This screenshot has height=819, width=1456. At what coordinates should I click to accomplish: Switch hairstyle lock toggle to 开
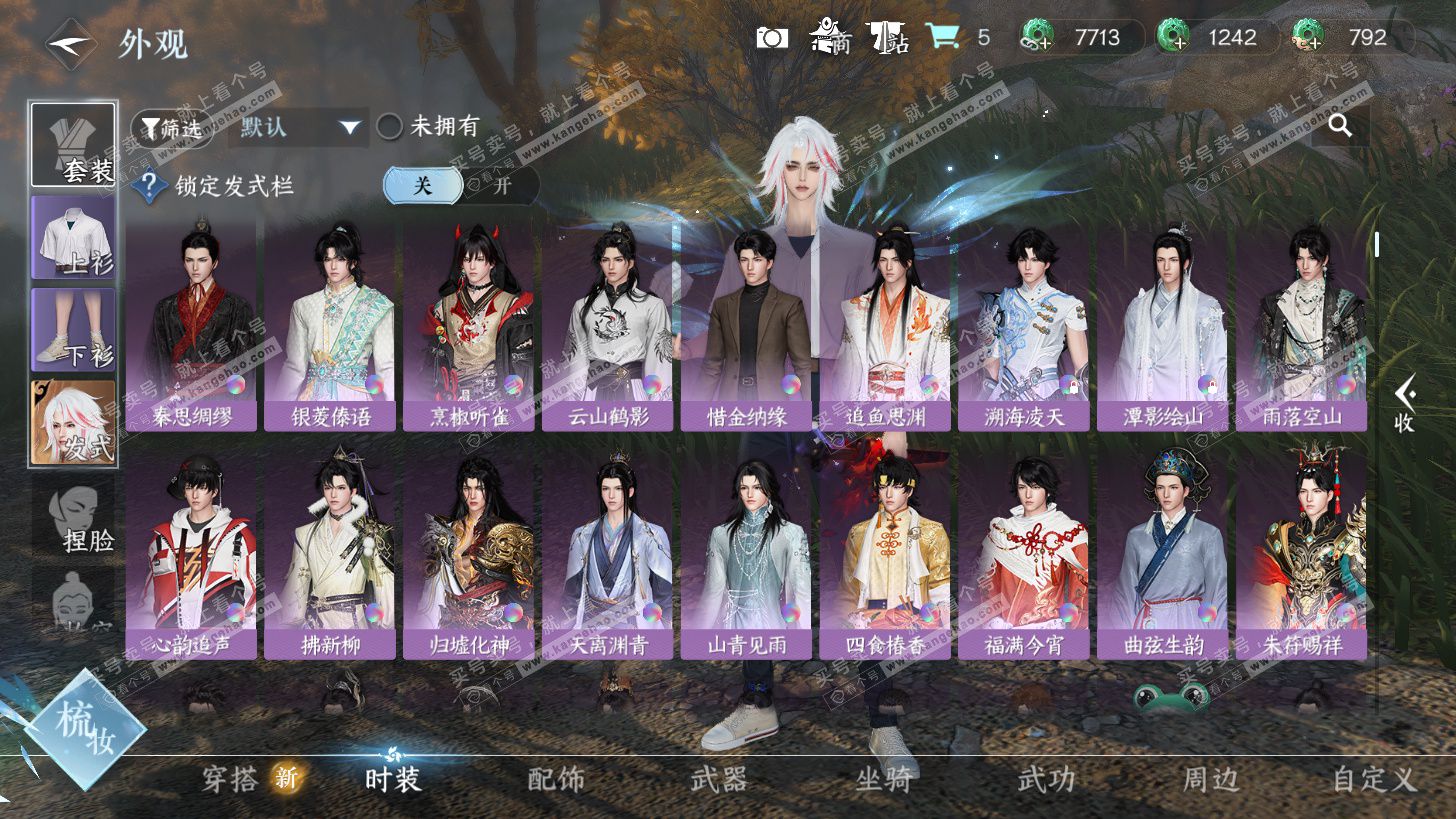click(x=502, y=185)
